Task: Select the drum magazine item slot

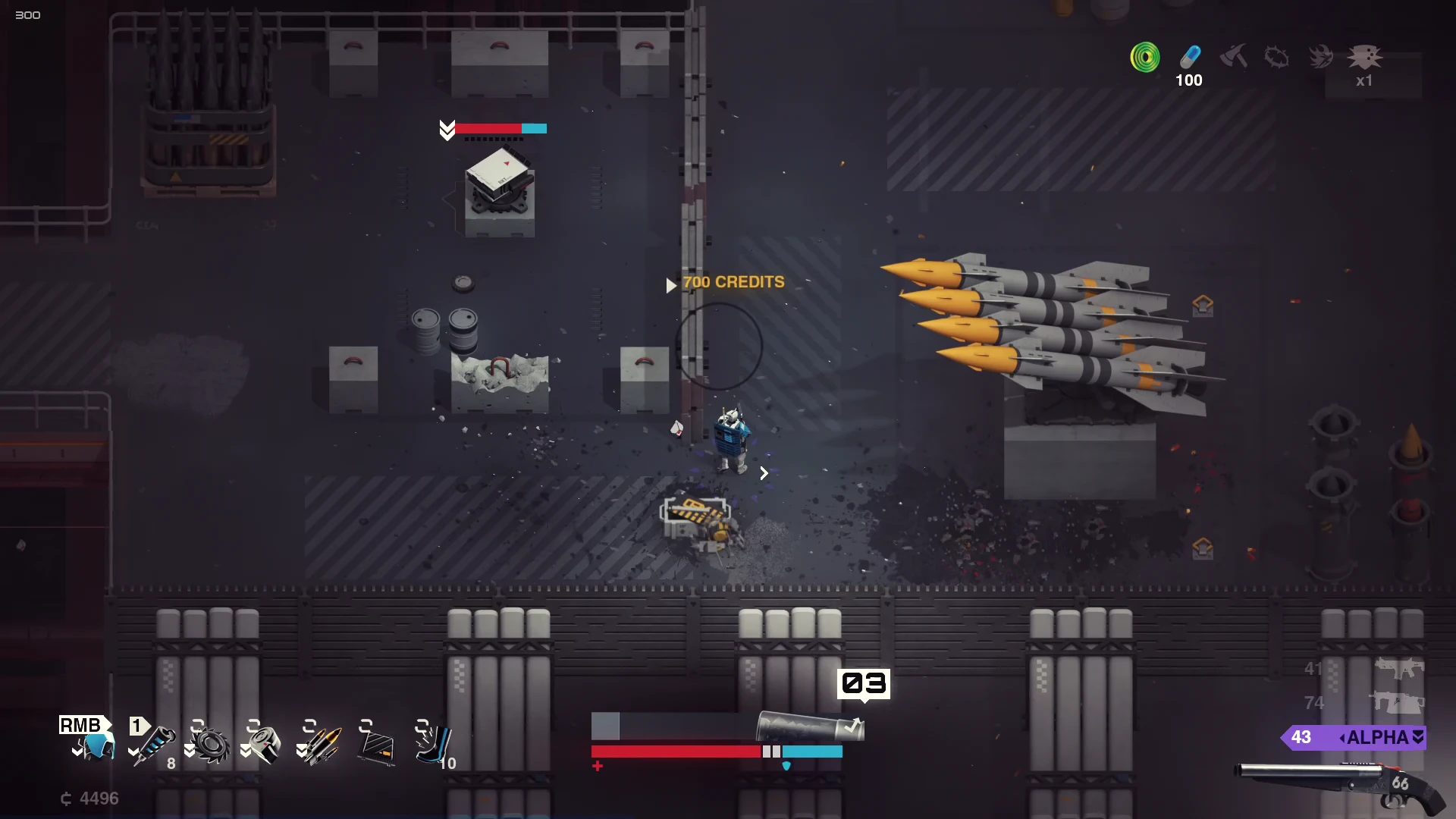Action: coord(264,745)
